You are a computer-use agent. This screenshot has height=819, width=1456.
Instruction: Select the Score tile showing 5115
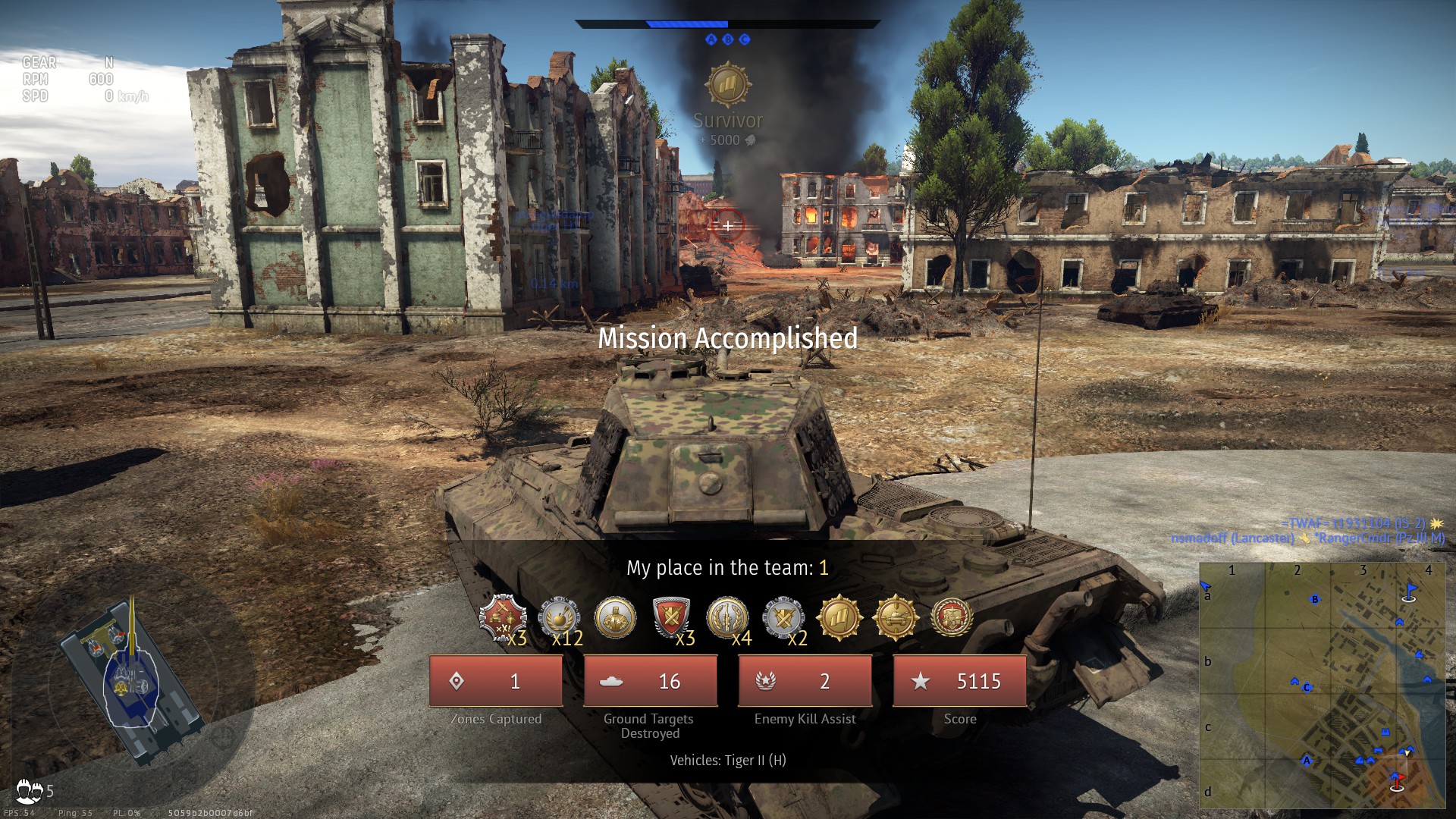click(959, 681)
